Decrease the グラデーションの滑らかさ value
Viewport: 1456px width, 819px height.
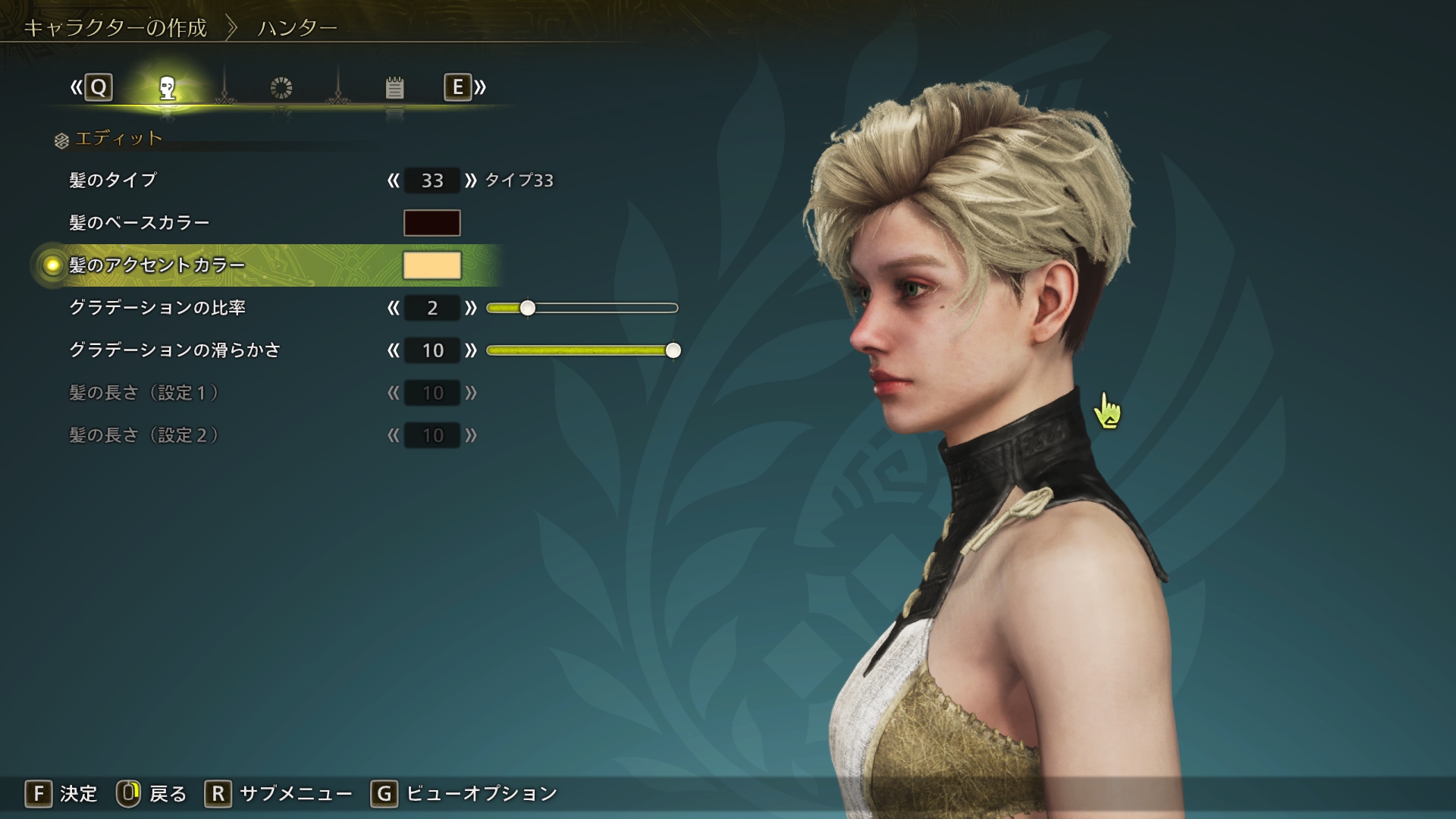coord(393,350)
